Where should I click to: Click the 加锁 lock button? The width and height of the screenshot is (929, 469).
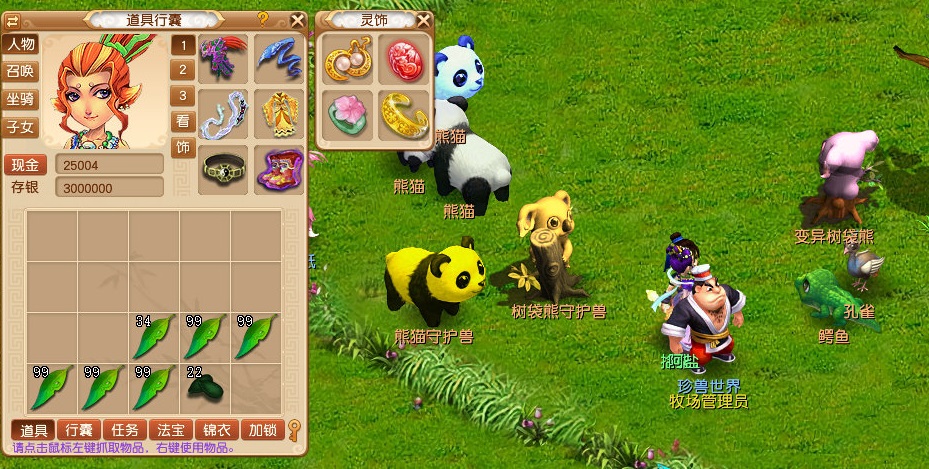[x=261, y=430]
